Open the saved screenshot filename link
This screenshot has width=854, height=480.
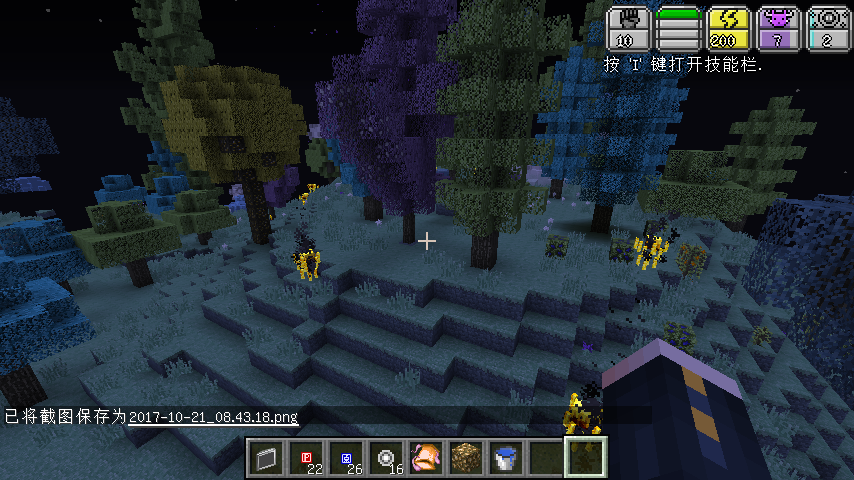(x=213, y=416)
